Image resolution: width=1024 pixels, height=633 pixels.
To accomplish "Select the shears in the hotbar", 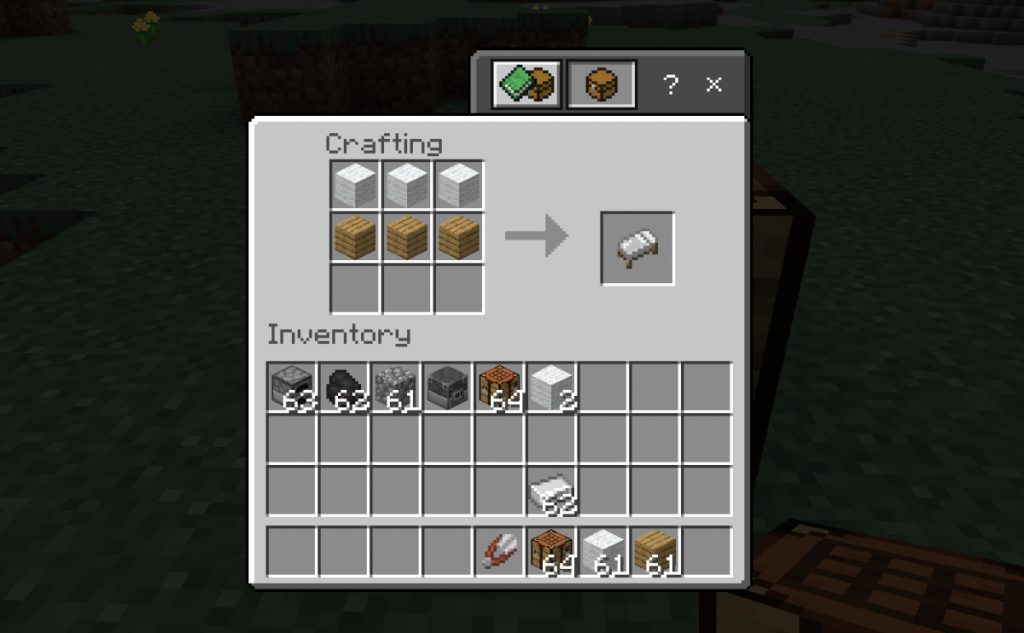I will (x=500, y=552).
